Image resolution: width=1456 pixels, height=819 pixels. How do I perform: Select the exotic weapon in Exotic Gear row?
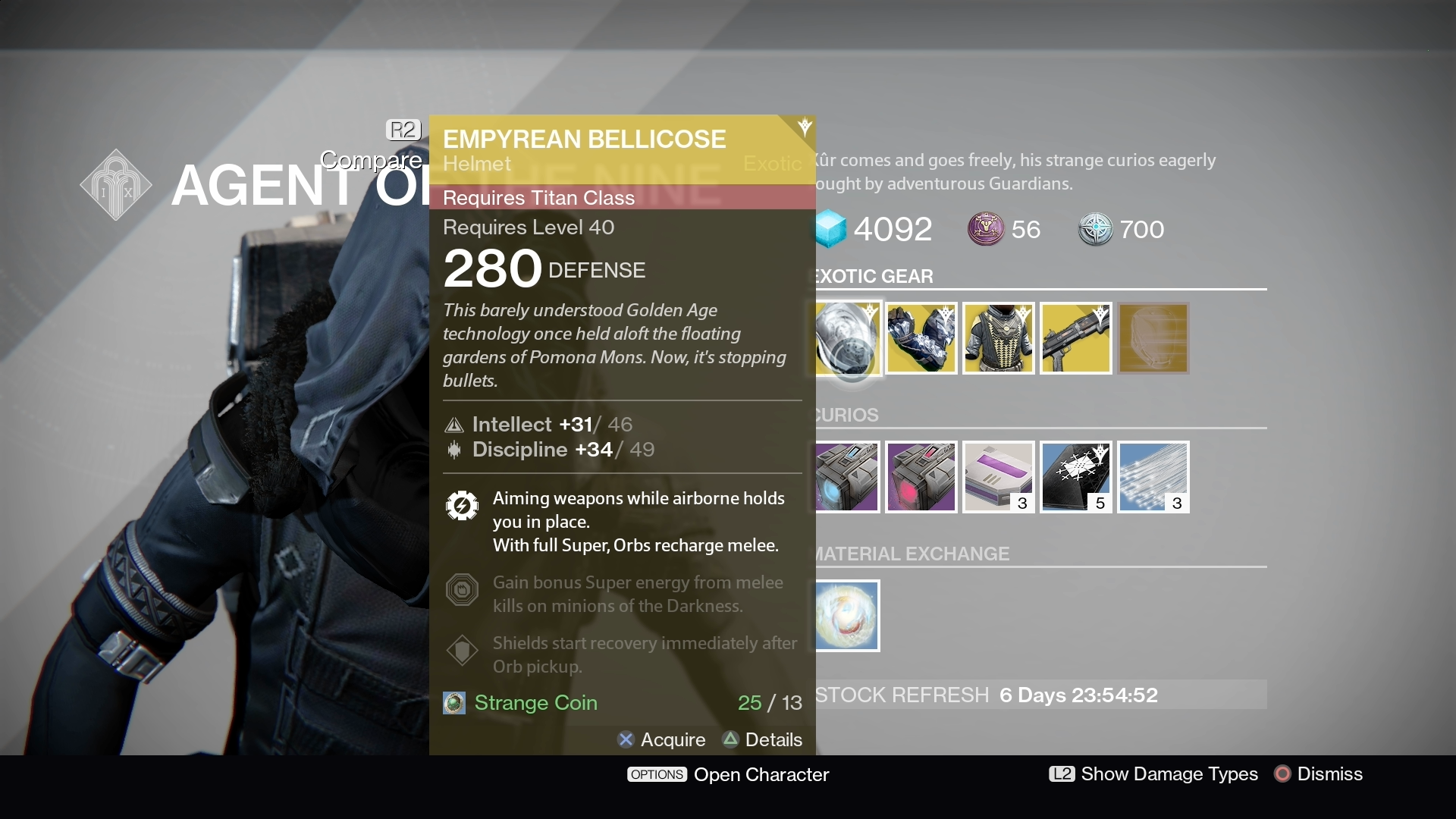(x=1075, y=339)
